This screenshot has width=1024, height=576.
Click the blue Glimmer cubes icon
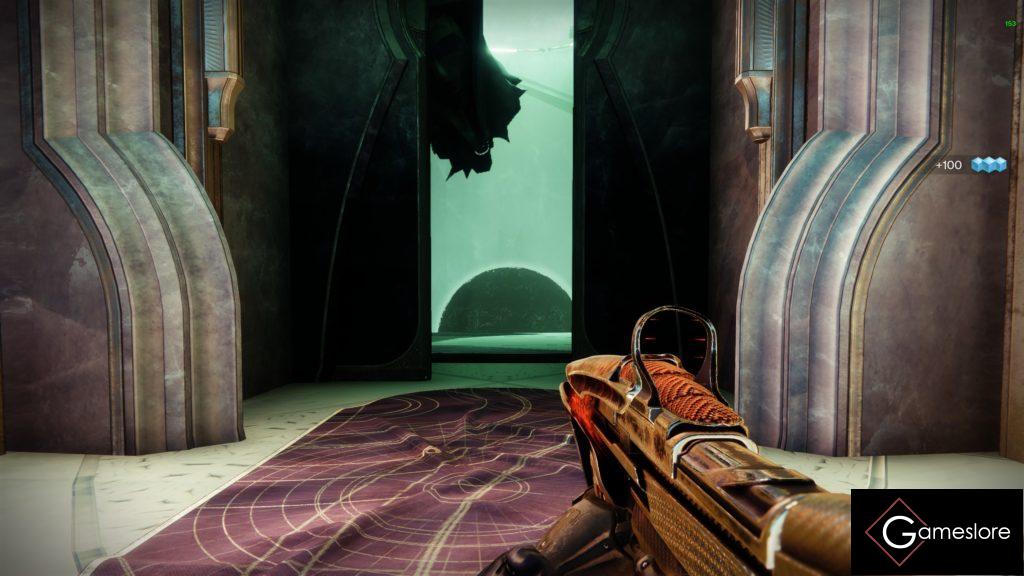pyautogui.click(x=988, y=164)
